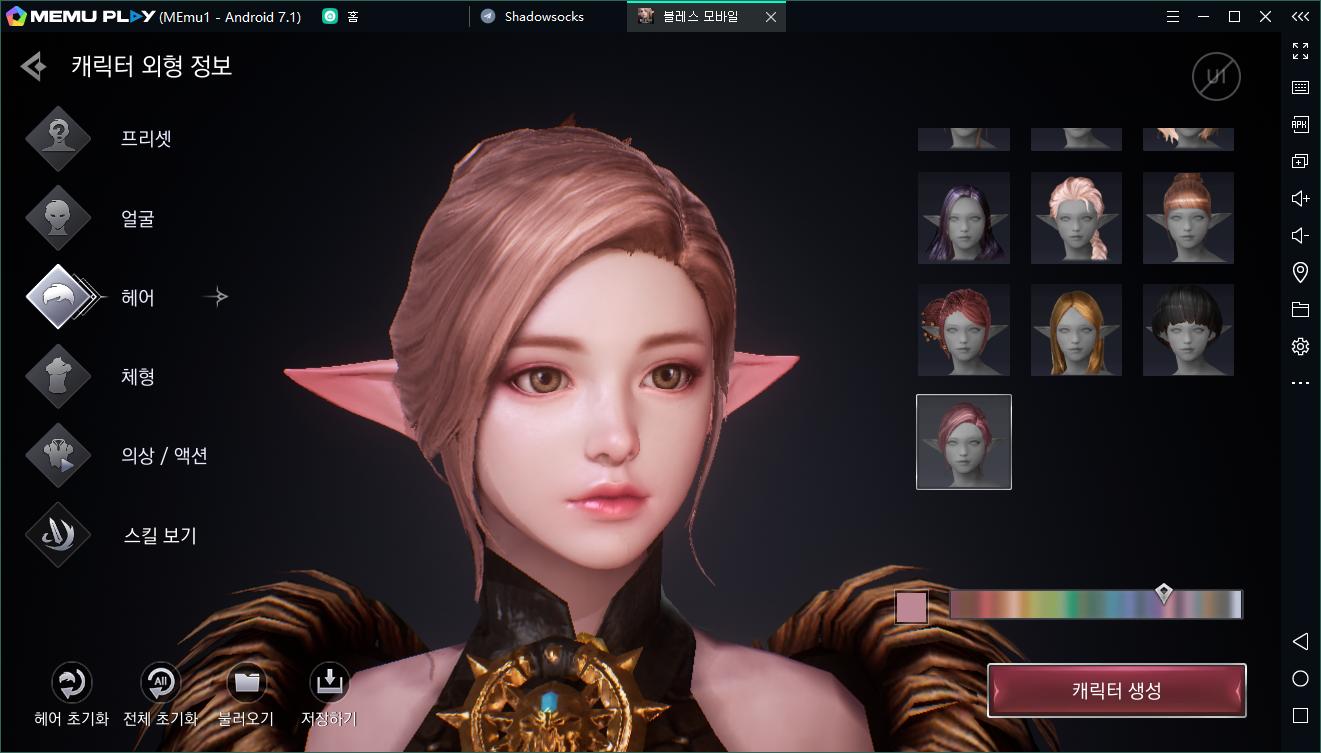1321x753 pixels.
Task: Reset hair with 헤어 초기화
Action: (x=71, y=684)
